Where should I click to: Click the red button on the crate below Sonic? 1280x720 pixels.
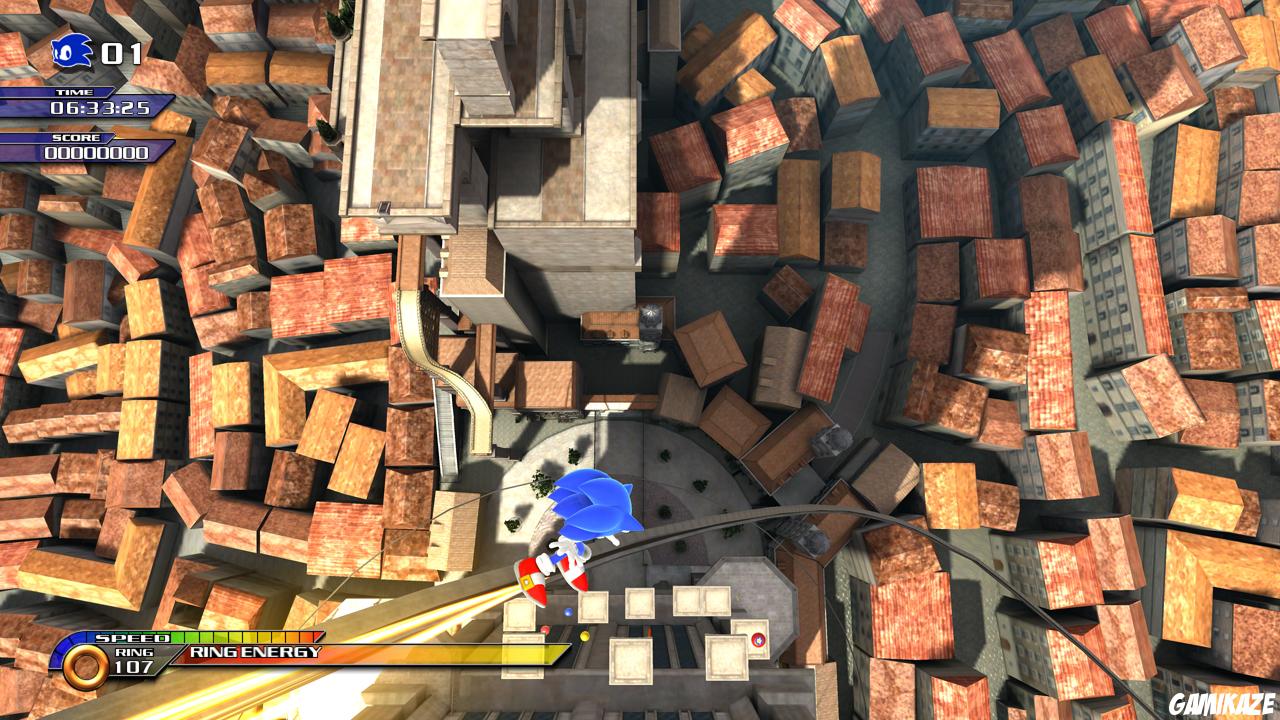[x=759, y=640]
